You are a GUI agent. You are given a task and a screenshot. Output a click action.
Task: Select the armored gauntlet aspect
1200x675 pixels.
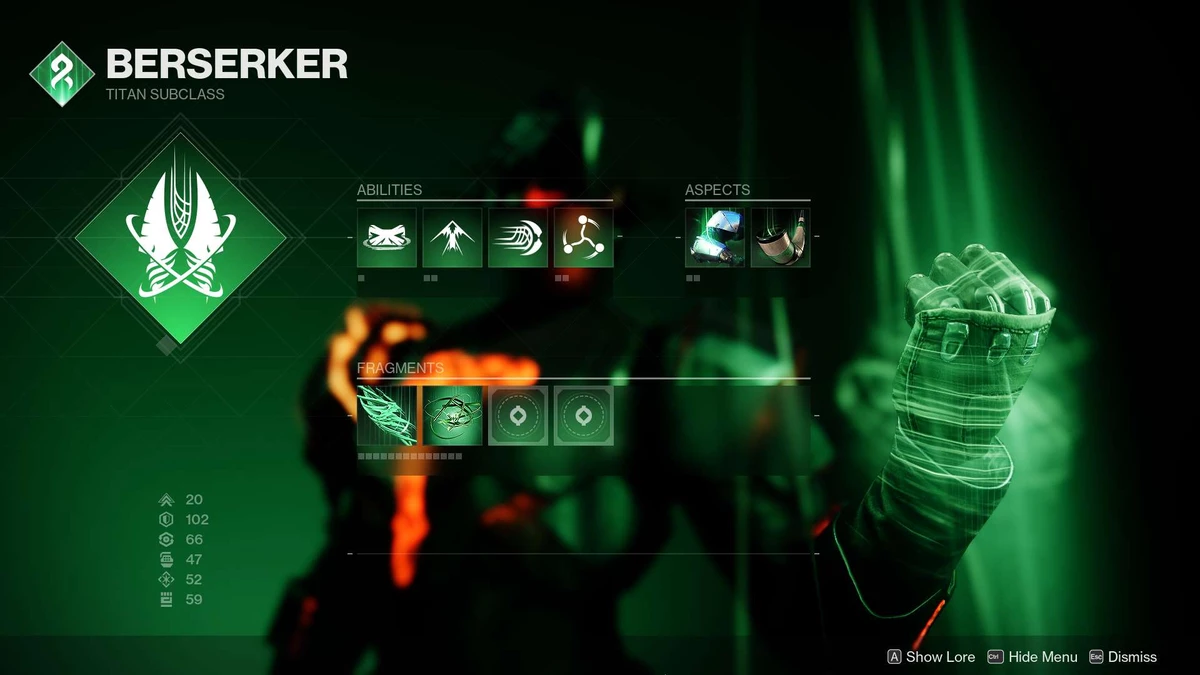tap(715, 238)
